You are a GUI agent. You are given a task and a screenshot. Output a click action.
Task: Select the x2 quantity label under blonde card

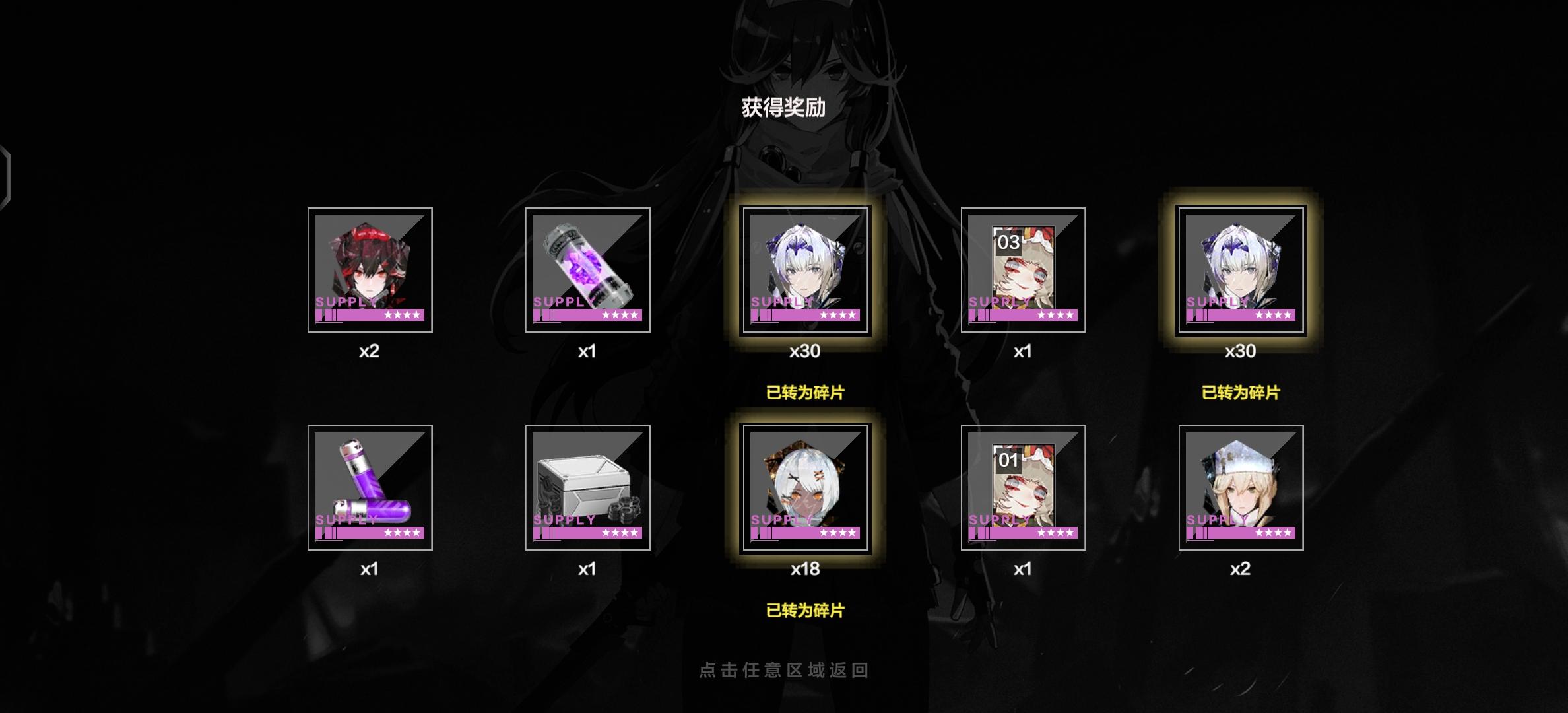tap(1241, 568)
